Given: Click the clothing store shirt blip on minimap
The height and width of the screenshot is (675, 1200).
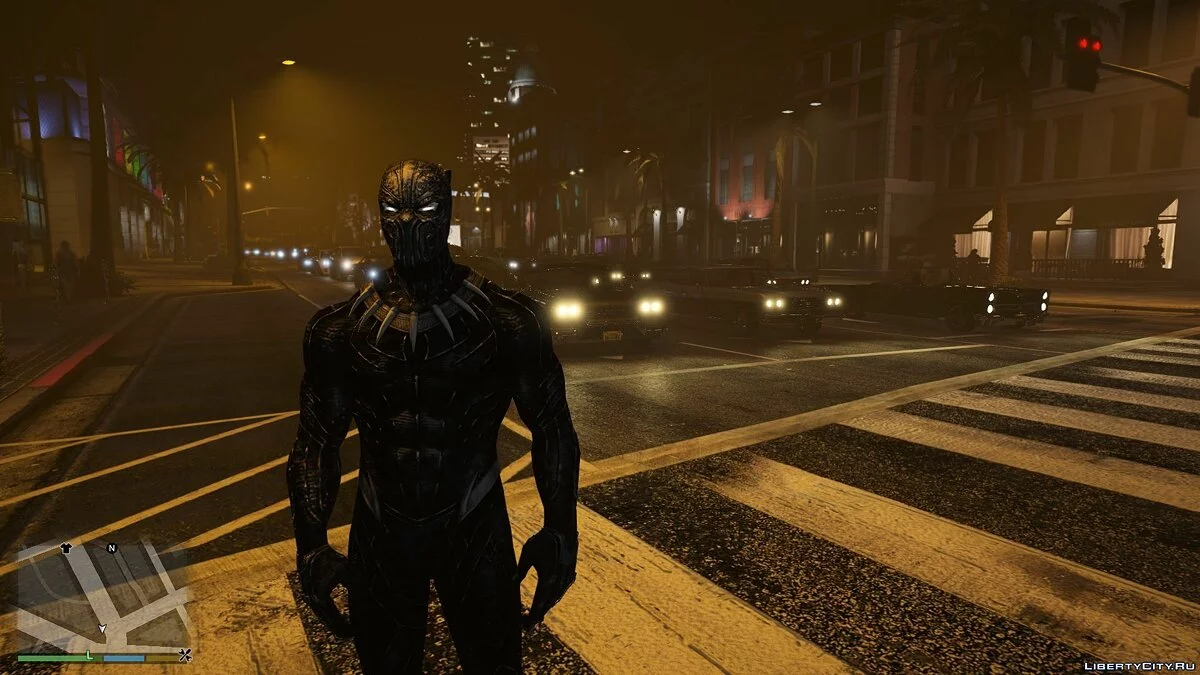Looking at the screenshot, I should pos(67,548).
